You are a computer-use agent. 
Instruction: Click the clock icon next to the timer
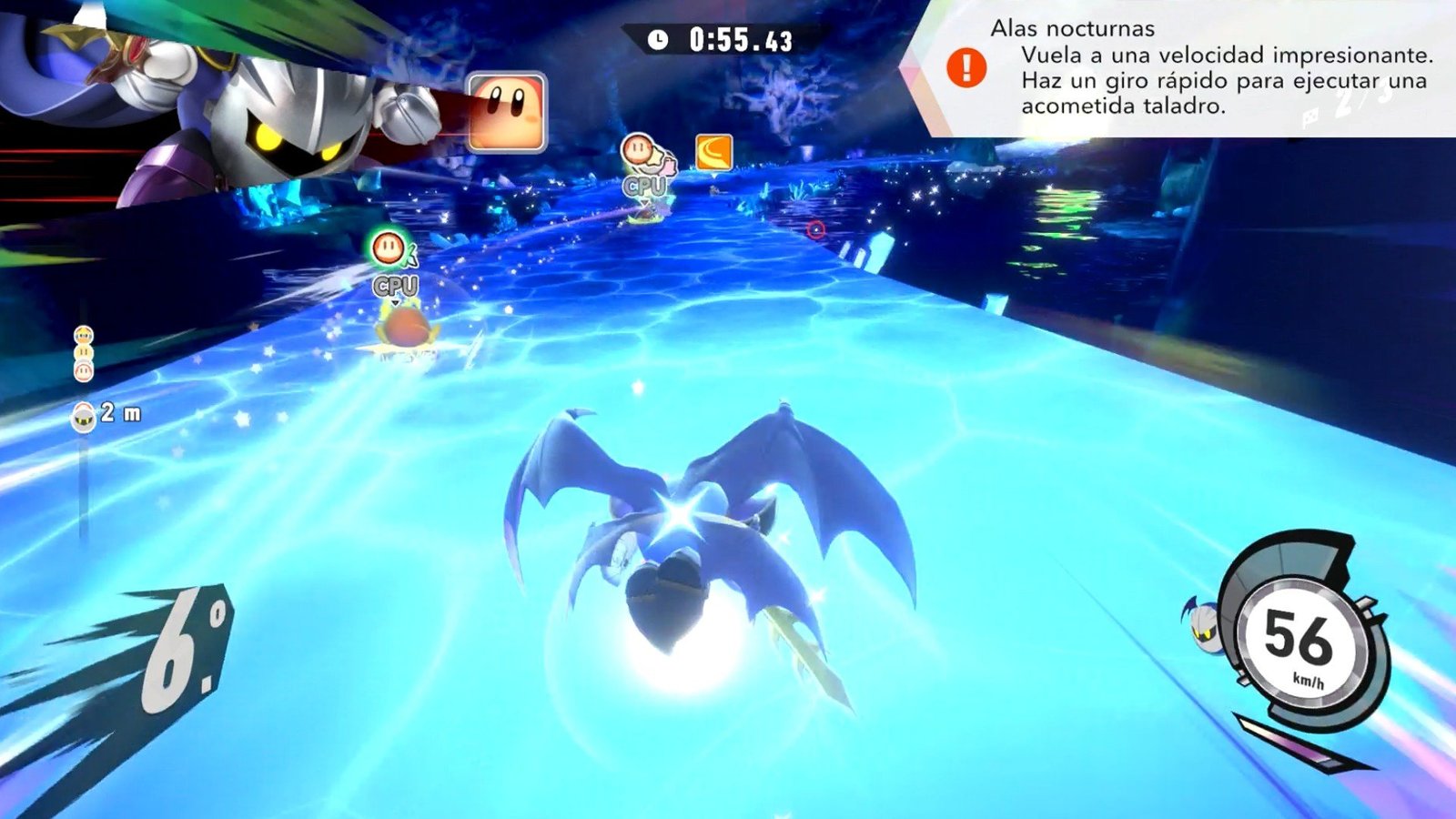[658, 38]
